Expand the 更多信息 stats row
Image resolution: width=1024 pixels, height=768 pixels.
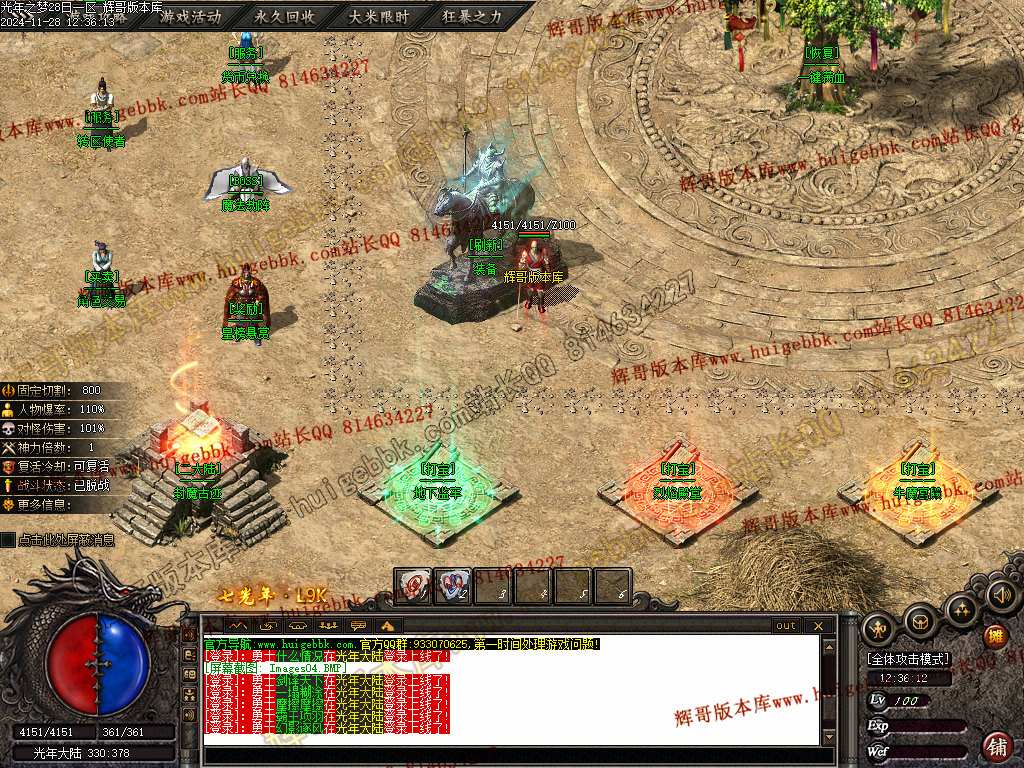click(45, 505)
